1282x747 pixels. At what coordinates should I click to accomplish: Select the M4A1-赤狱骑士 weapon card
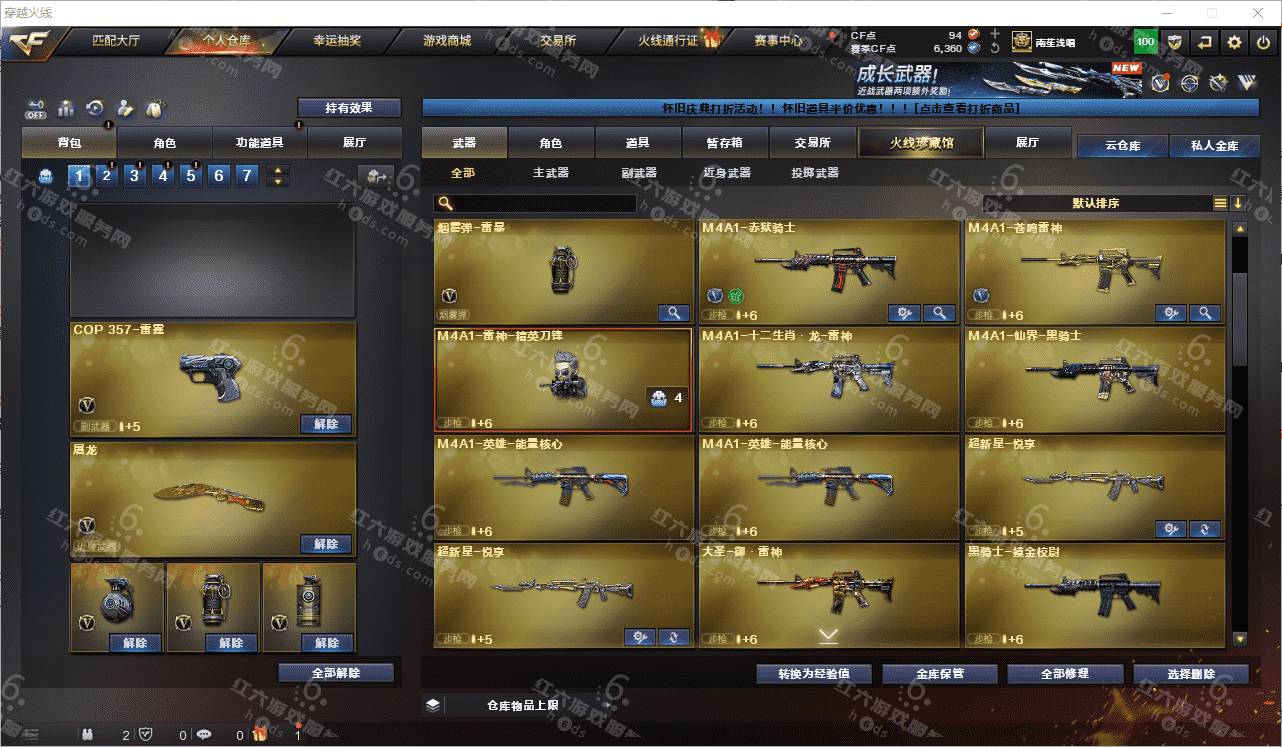tap(828, 271)
